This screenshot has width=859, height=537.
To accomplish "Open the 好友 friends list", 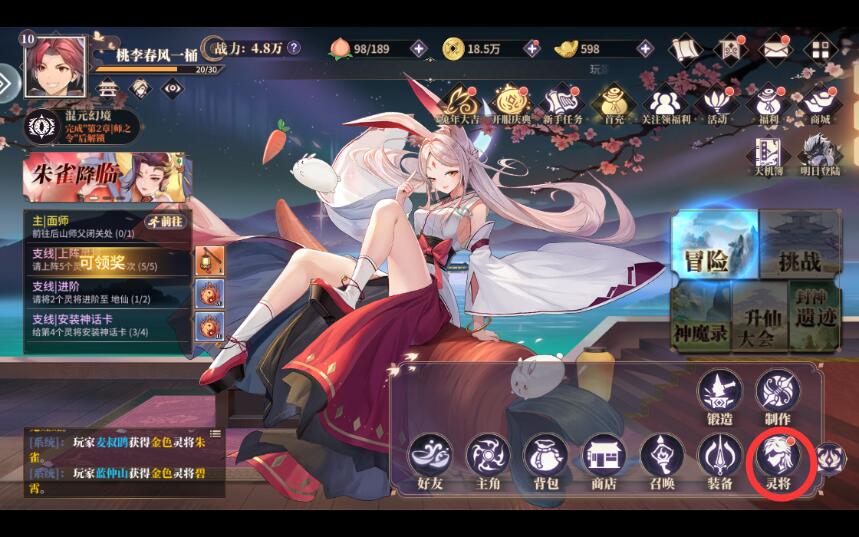I will click(430, 457).
